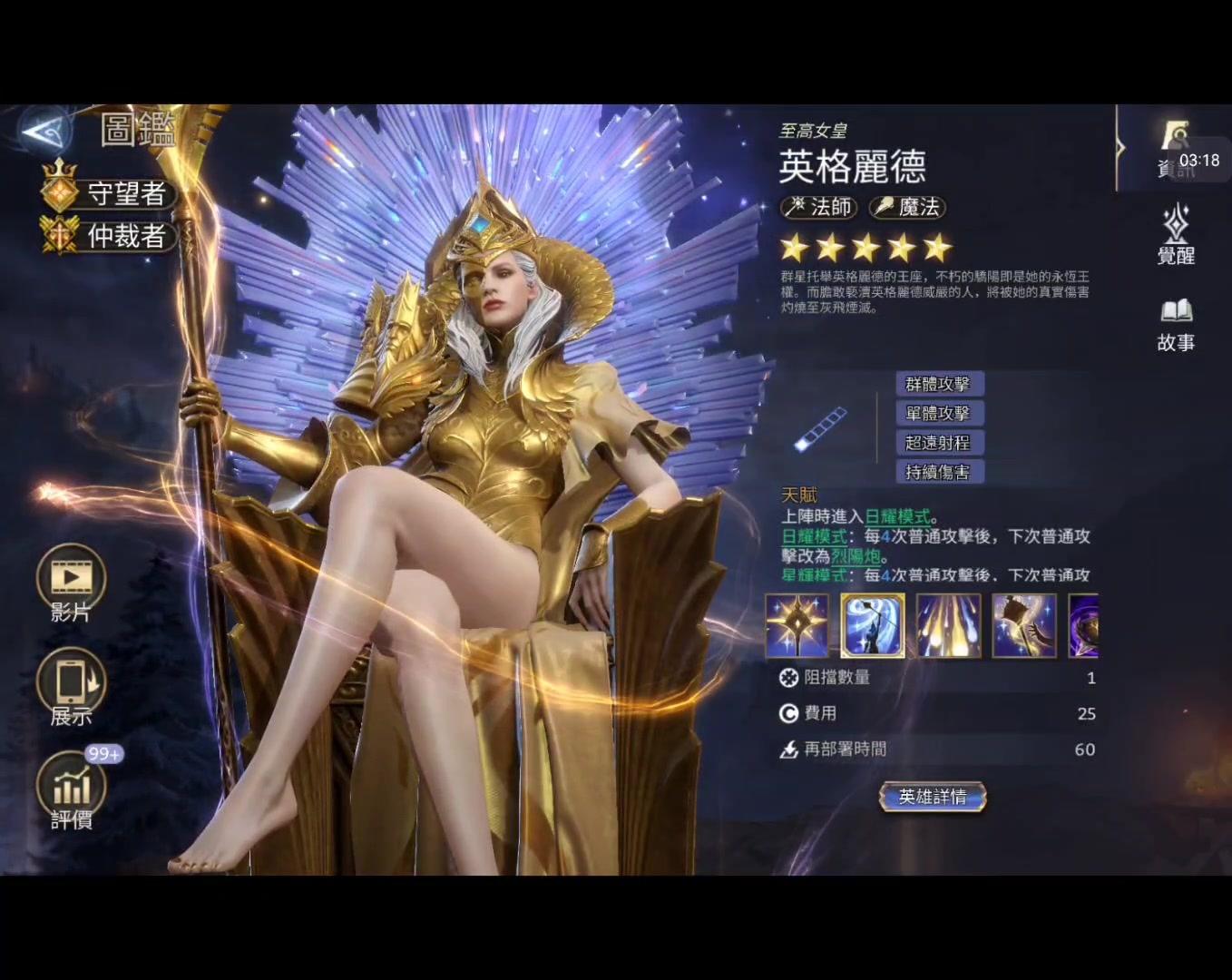
Task: Click the 持續傷害 trait label
Action: pyautogui.click(x=939, y=472)
